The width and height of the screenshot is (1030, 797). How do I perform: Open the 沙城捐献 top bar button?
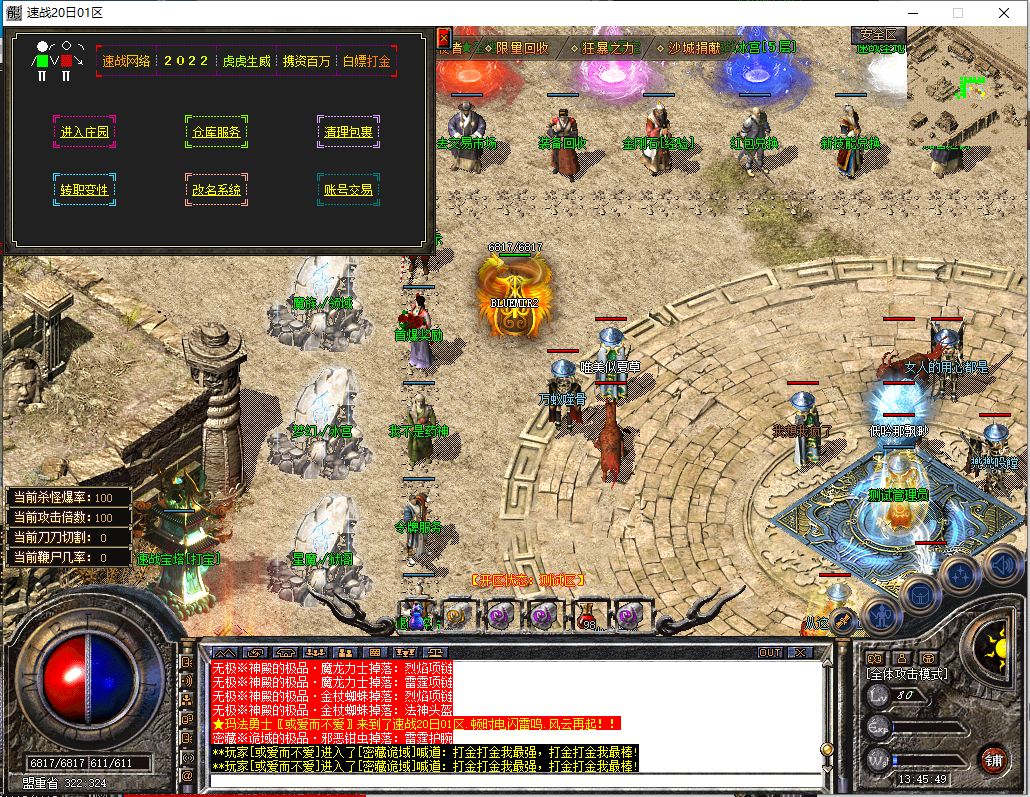(692, 48)
